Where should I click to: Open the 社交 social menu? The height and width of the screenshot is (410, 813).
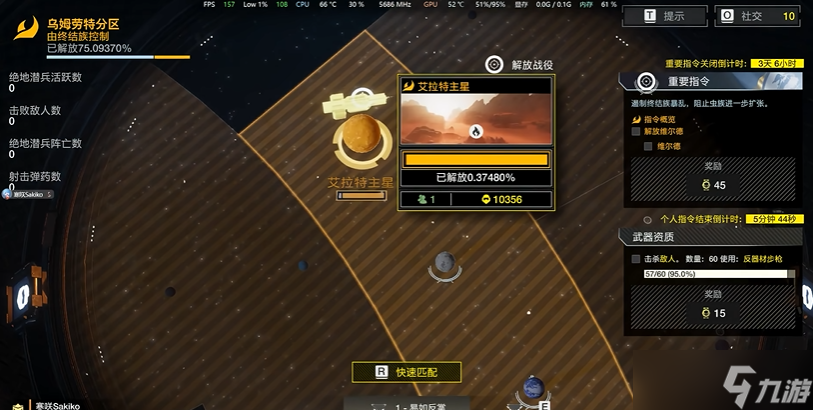click(x=759, y=16)
